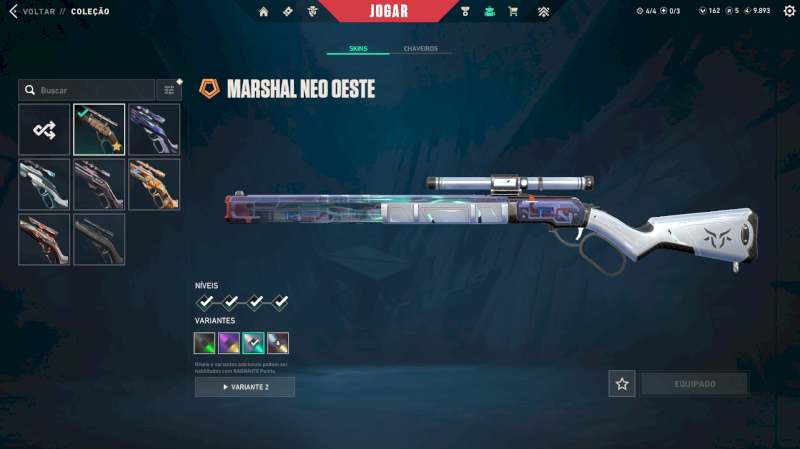The height and width of the screenshot is (449, 800).
Task: Go back using the Voltar arrow
Action: (x=14, y=11)
